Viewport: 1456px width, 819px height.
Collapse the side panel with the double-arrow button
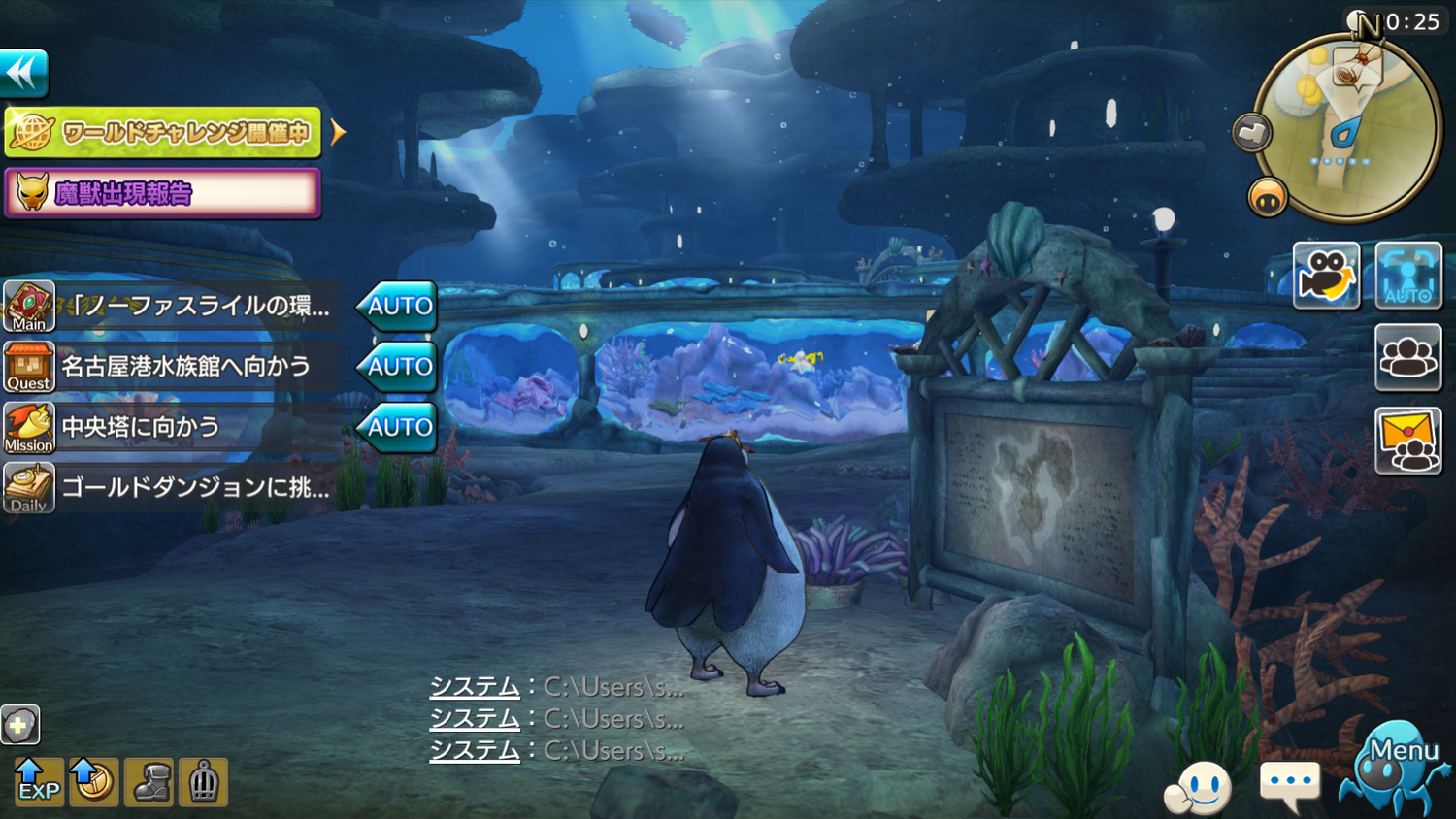[x=24, y=74]
